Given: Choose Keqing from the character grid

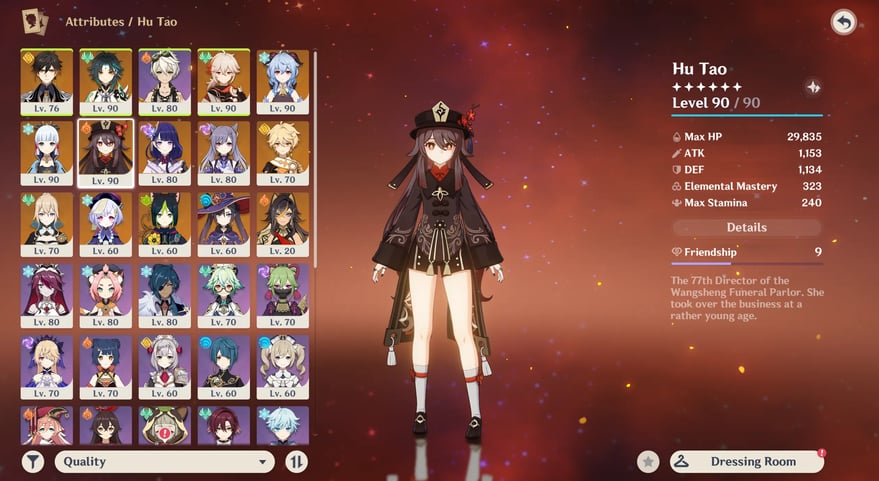Looking at the screenshot, I should click(223, 153).
